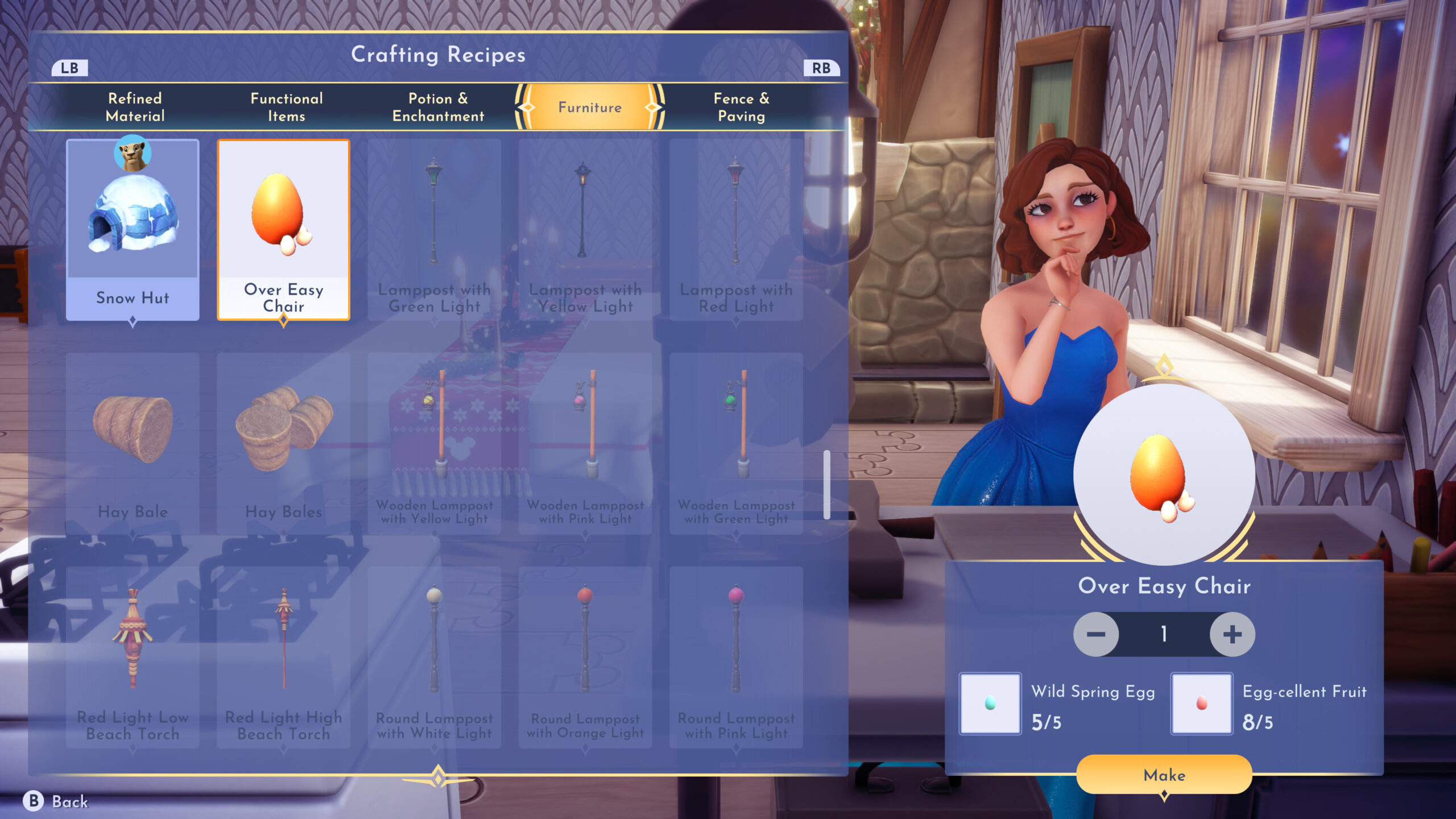Image resolution: width=1456 pixels, height=819 pixels.
Task: Increase crafting quantity with plus button
Action: [1232, 634]
